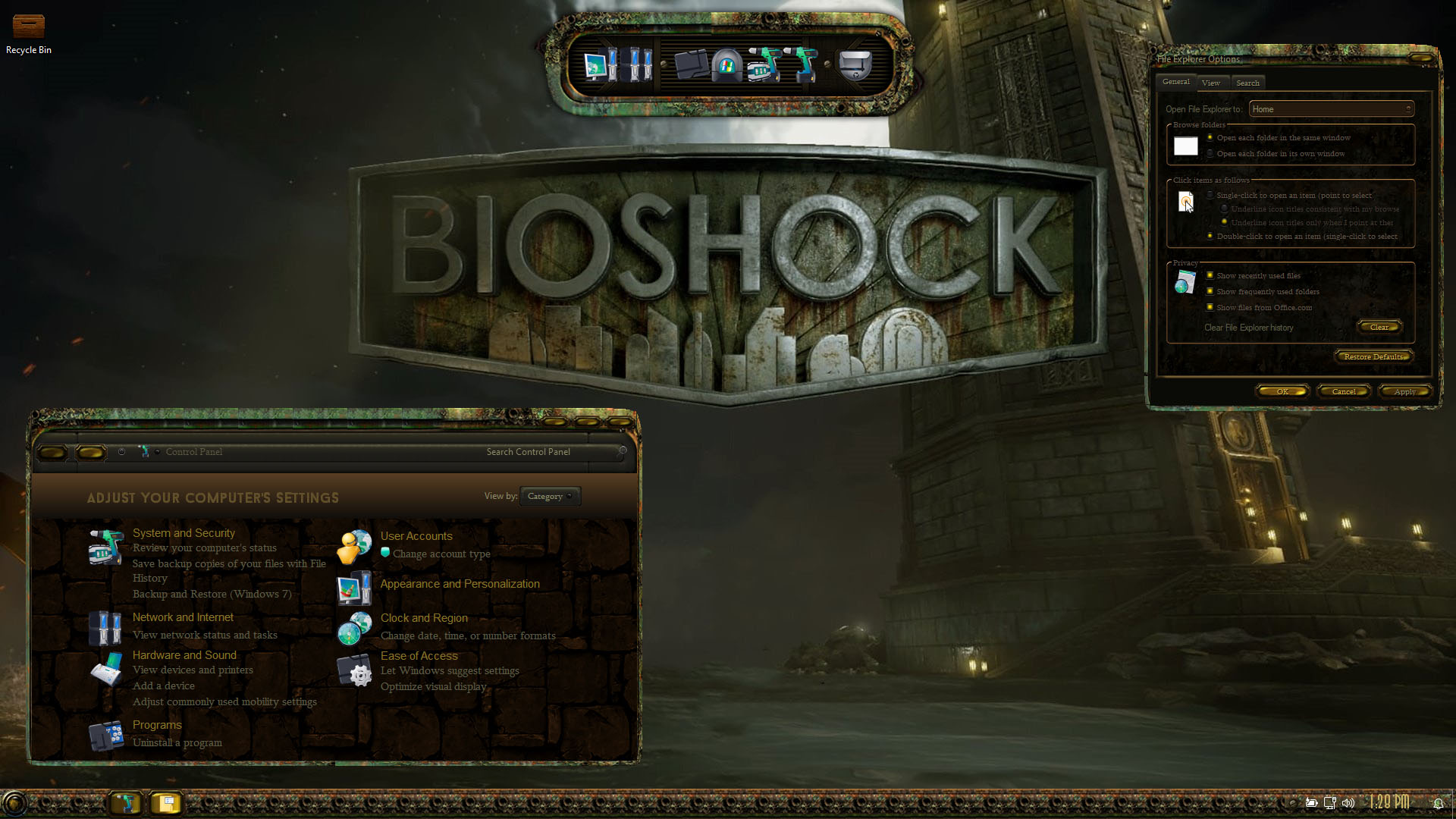The image size is (1456, 819).
Task: Clear File Explorer history with Clear button
Action: point(1379,327)
